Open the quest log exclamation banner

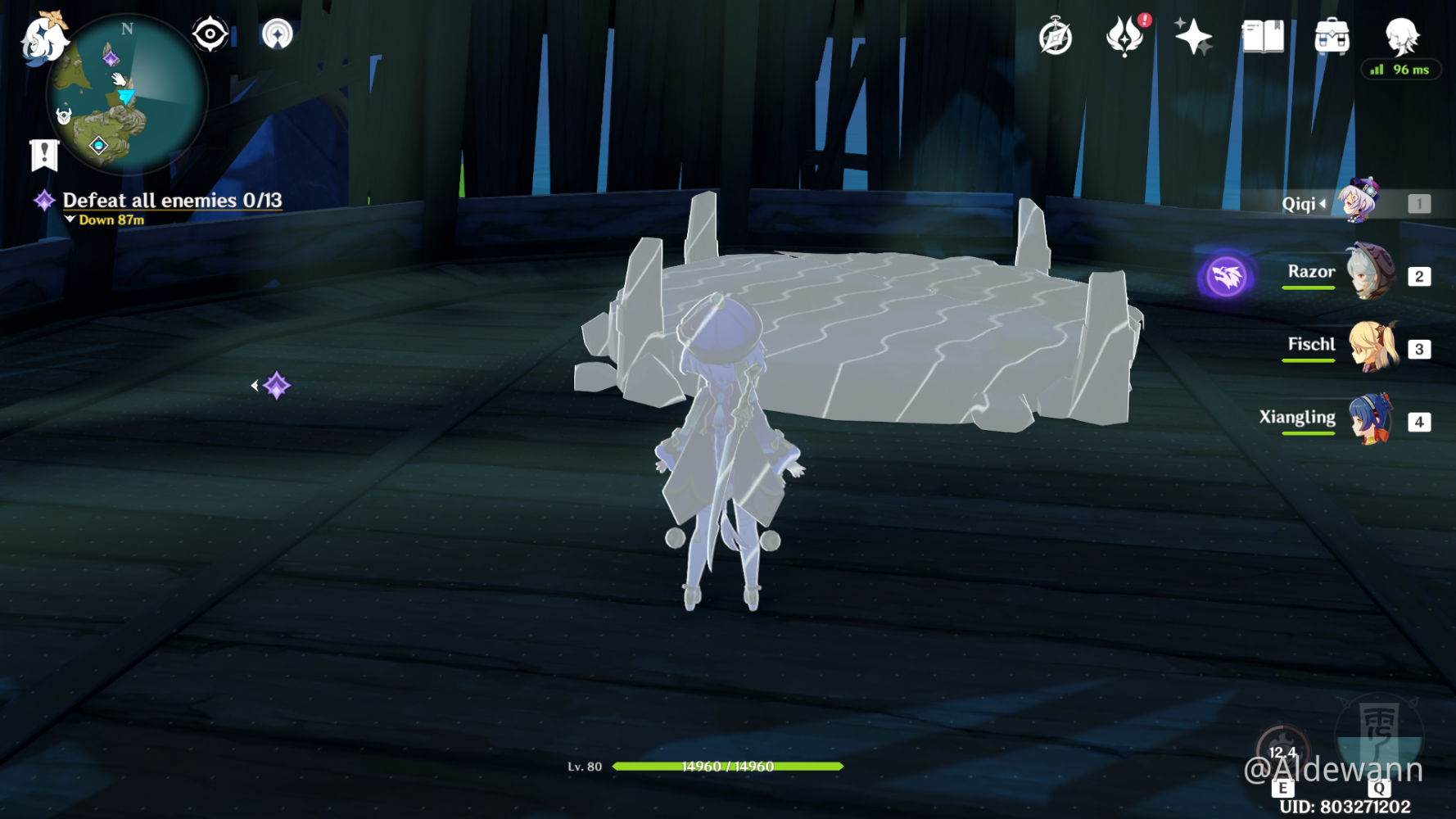(44, 154)
